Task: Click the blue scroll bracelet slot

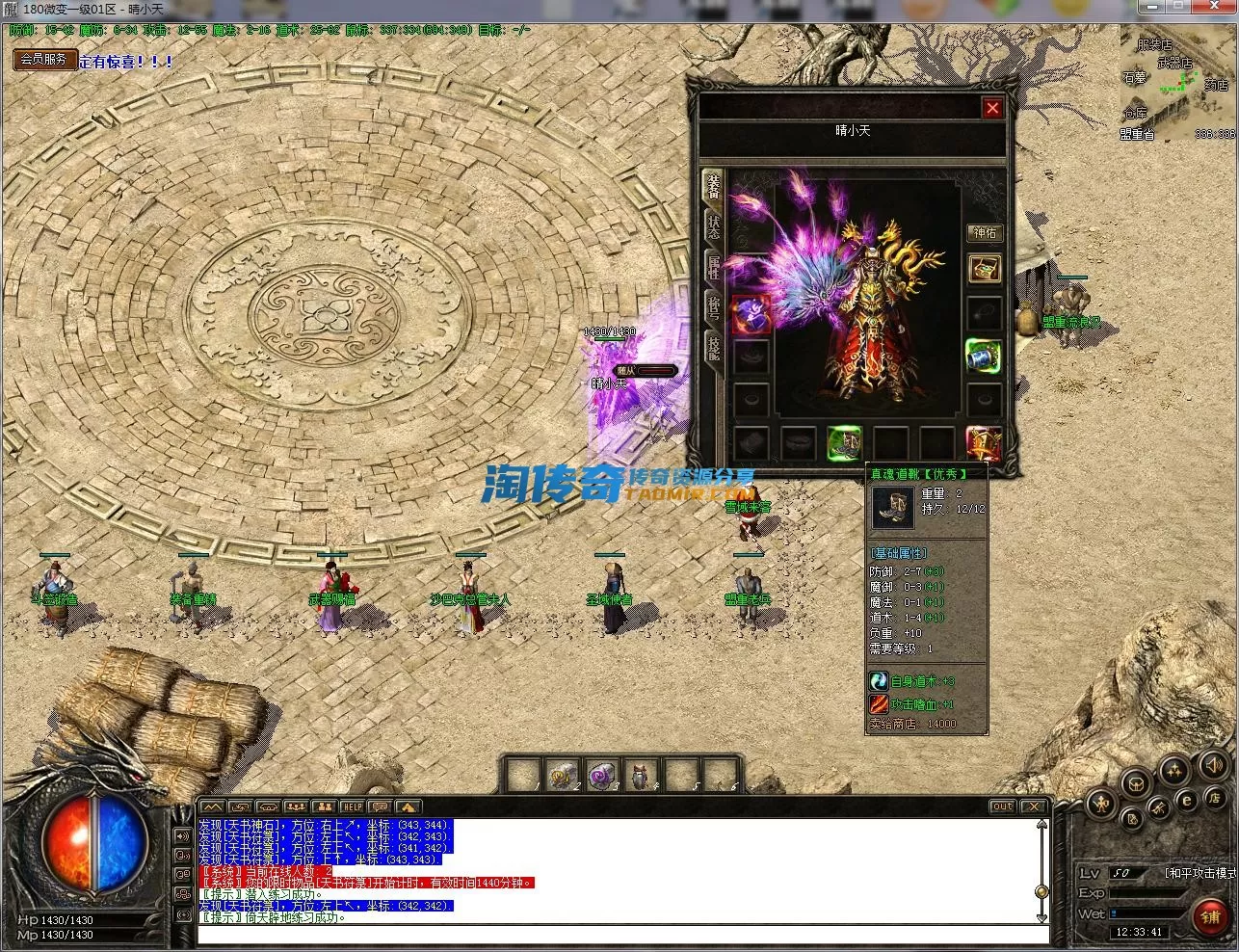Action: point(984,355)
